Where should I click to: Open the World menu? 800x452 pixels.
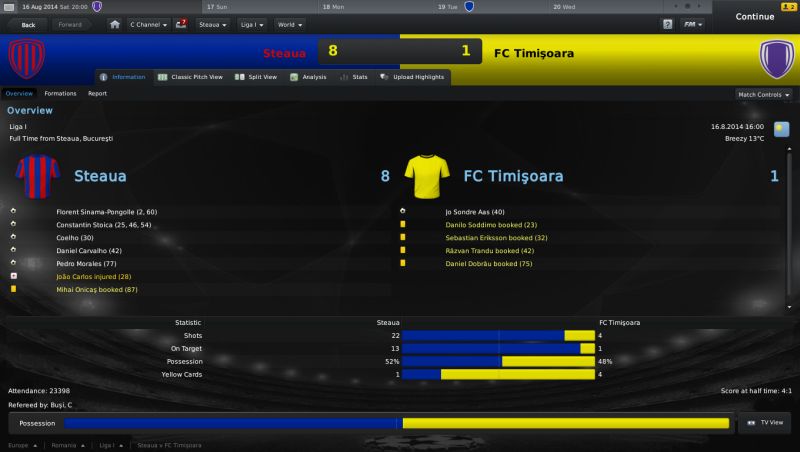pyautogui.click(x=290, y=23)
